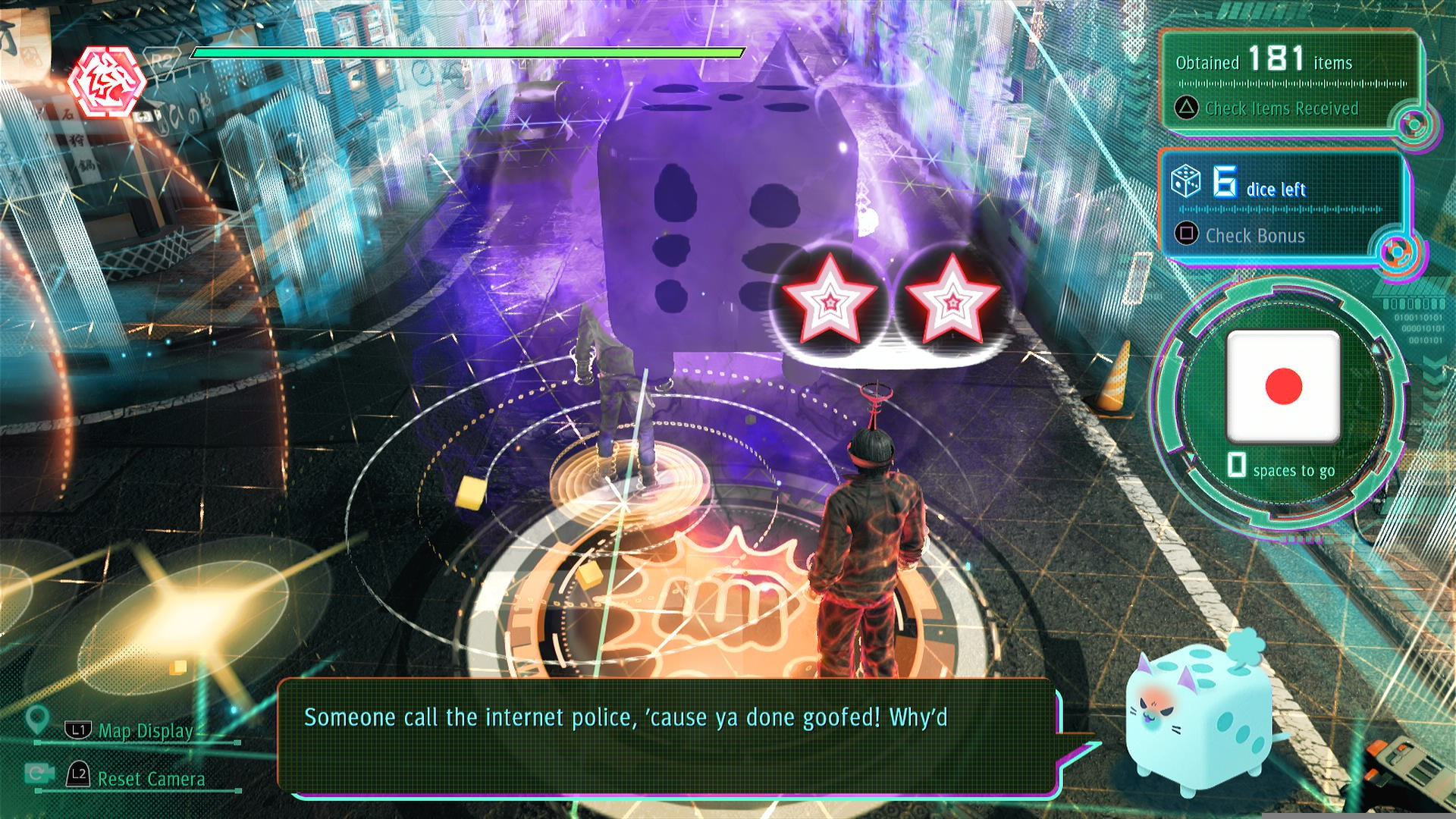Select the dice left counter icon
The height and width of the screenshot is (819, 1456).
pos(1186,181)
